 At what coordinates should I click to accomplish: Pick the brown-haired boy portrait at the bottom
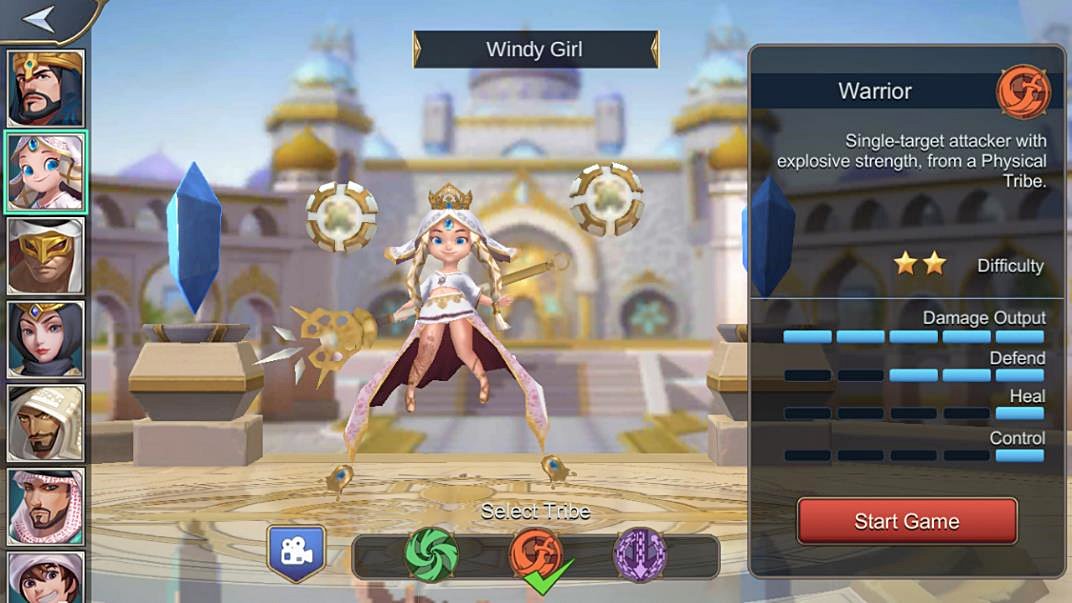[x=46, y=578]
